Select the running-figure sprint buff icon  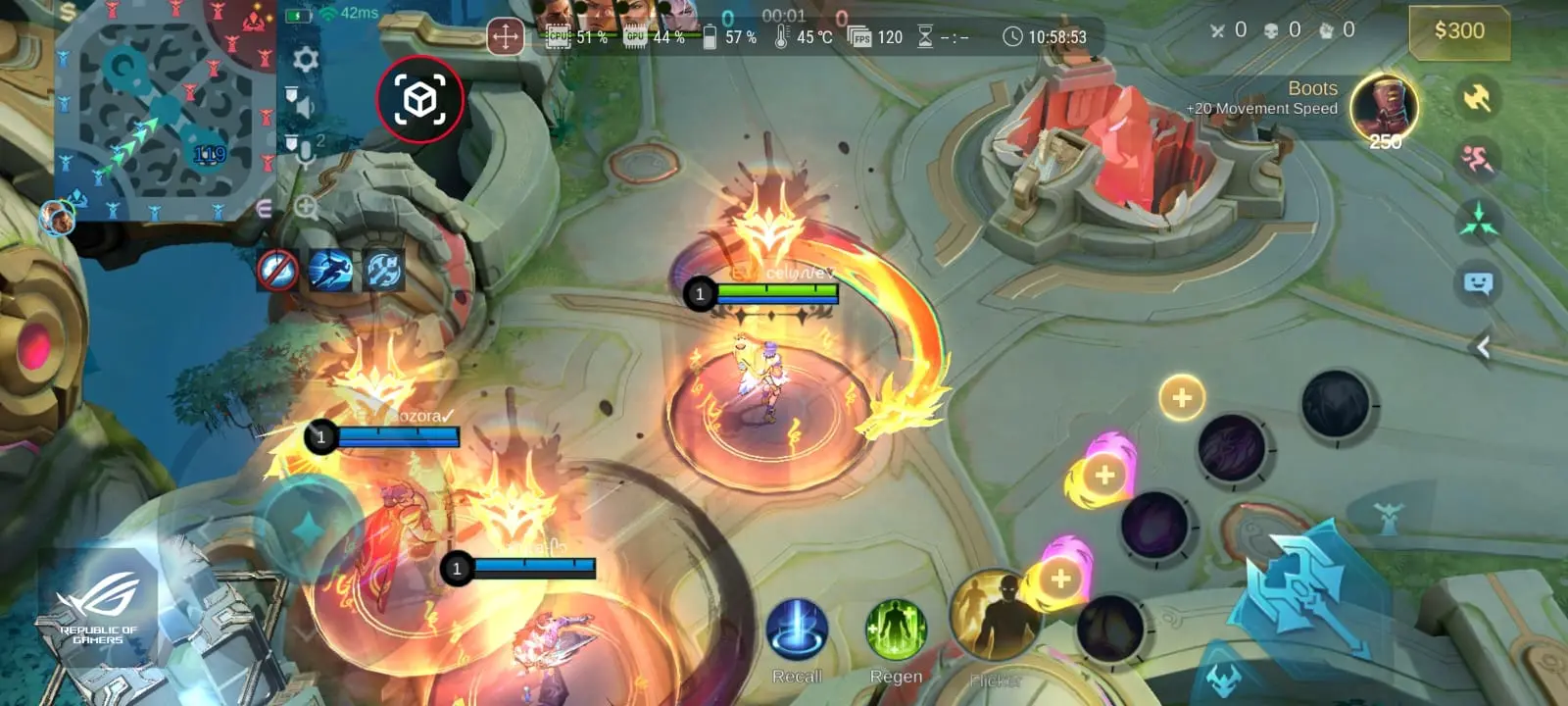(330, 270)
